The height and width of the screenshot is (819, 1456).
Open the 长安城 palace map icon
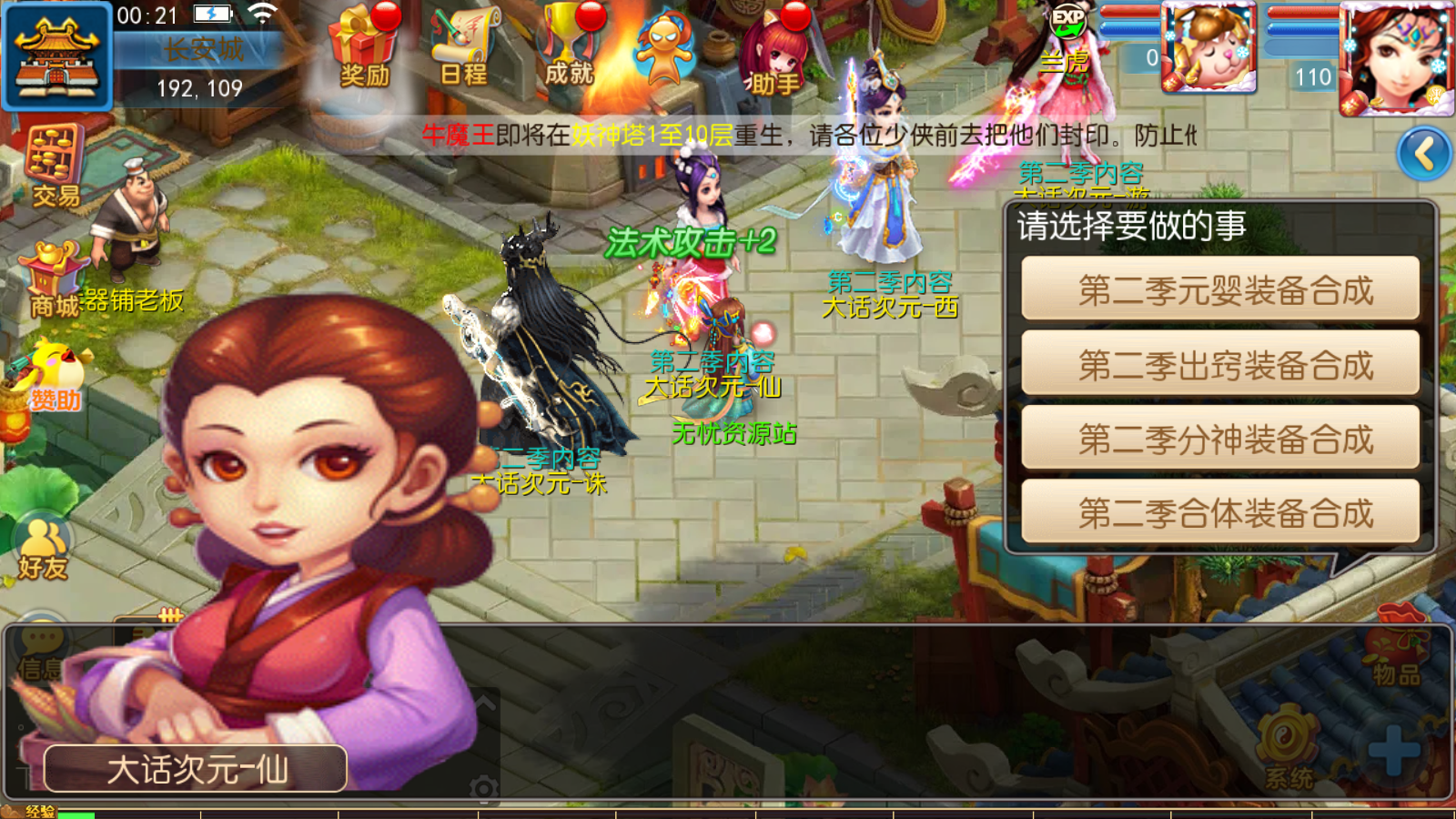point(56,55)
